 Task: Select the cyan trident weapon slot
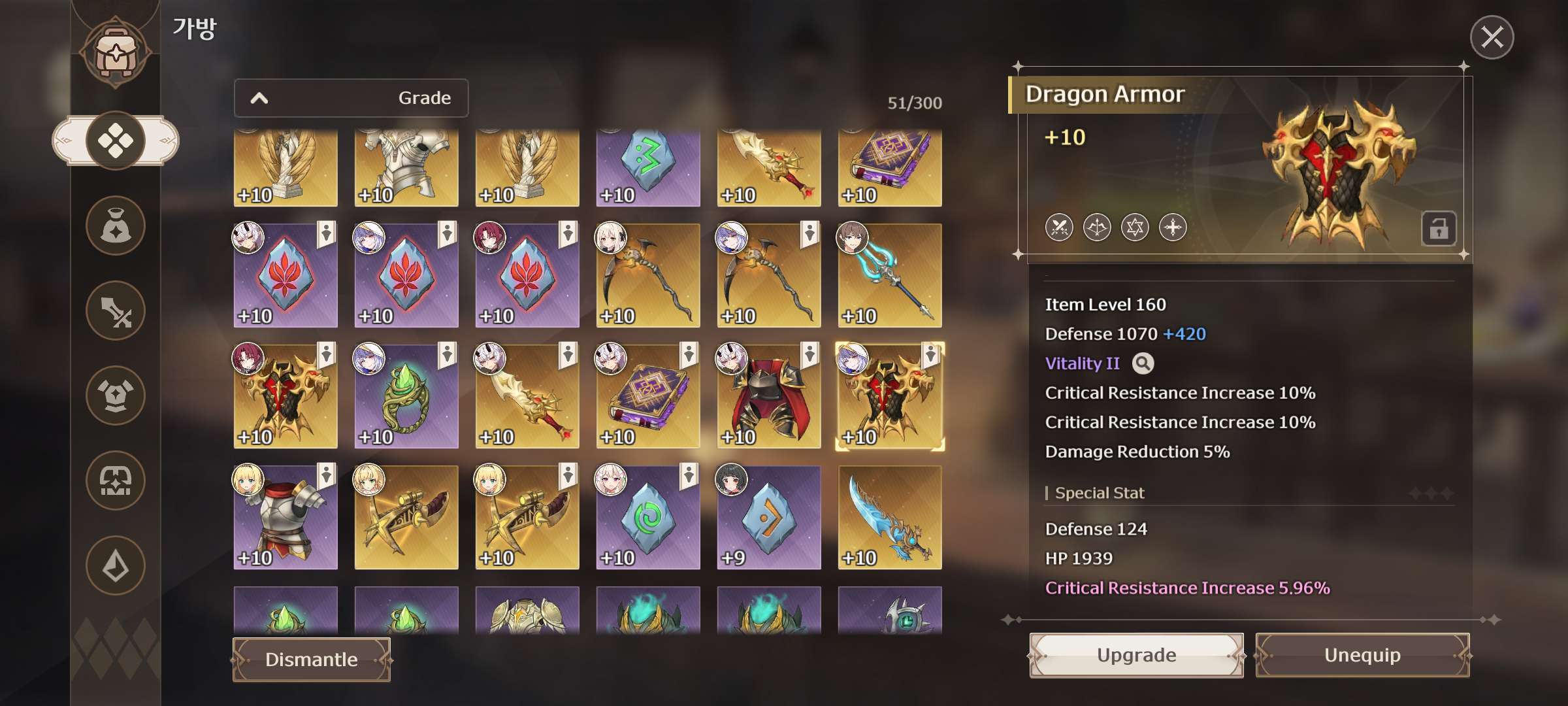890,276
